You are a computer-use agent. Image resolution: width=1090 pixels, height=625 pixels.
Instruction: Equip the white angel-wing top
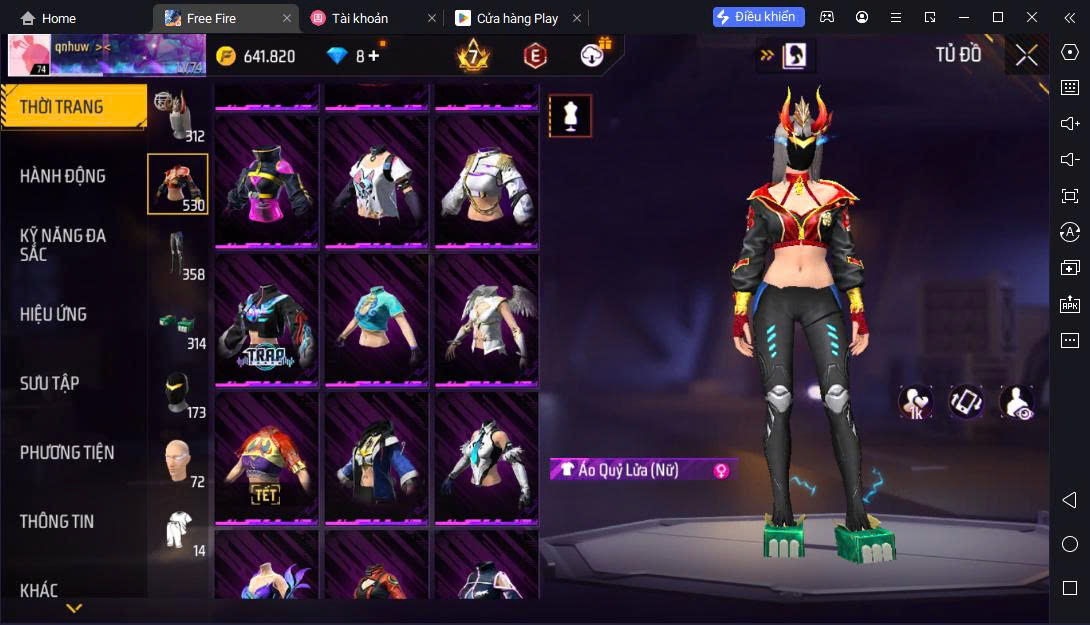tap(486, 319)
